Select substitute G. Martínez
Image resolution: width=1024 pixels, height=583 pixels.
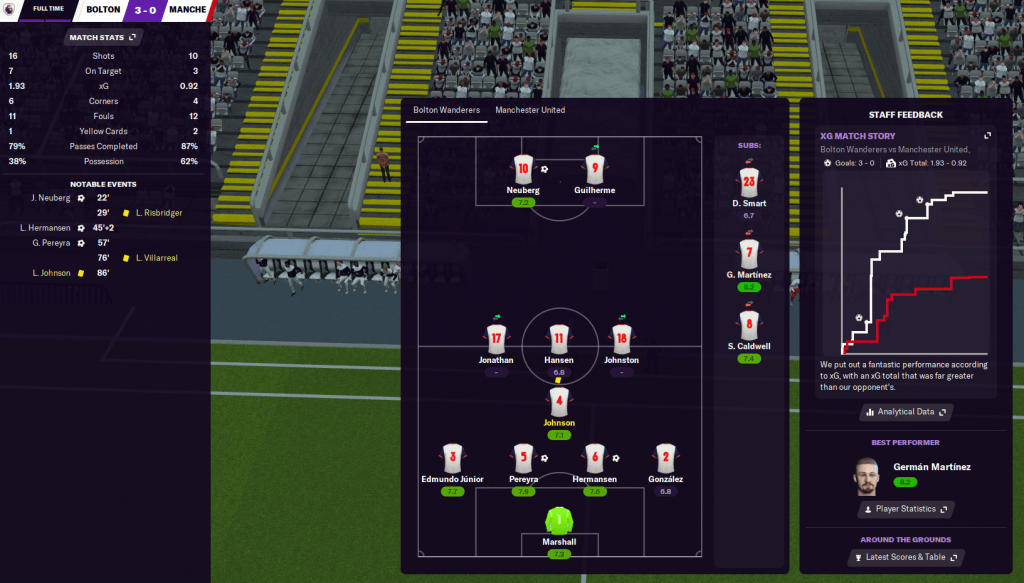748,253
